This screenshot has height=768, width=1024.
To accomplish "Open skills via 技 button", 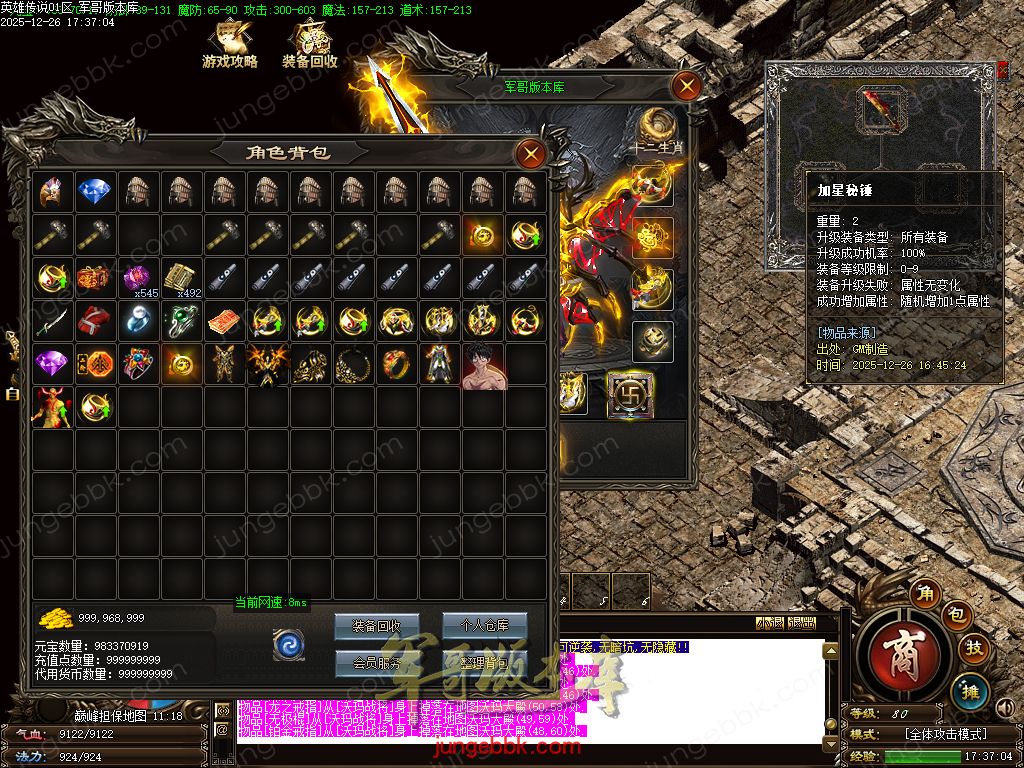I will click(973, 648).
